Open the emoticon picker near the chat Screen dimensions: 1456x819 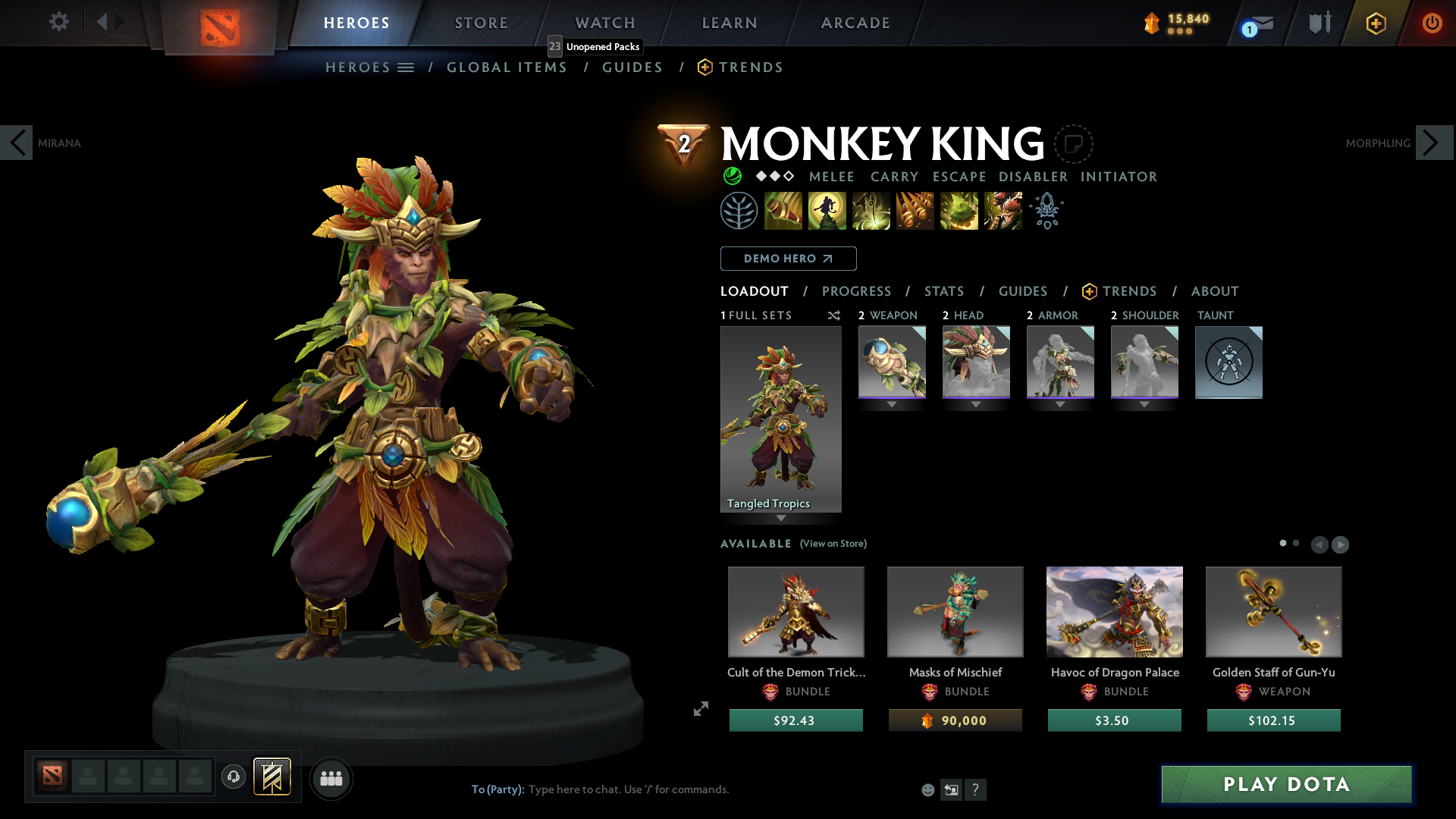[927, 789]
